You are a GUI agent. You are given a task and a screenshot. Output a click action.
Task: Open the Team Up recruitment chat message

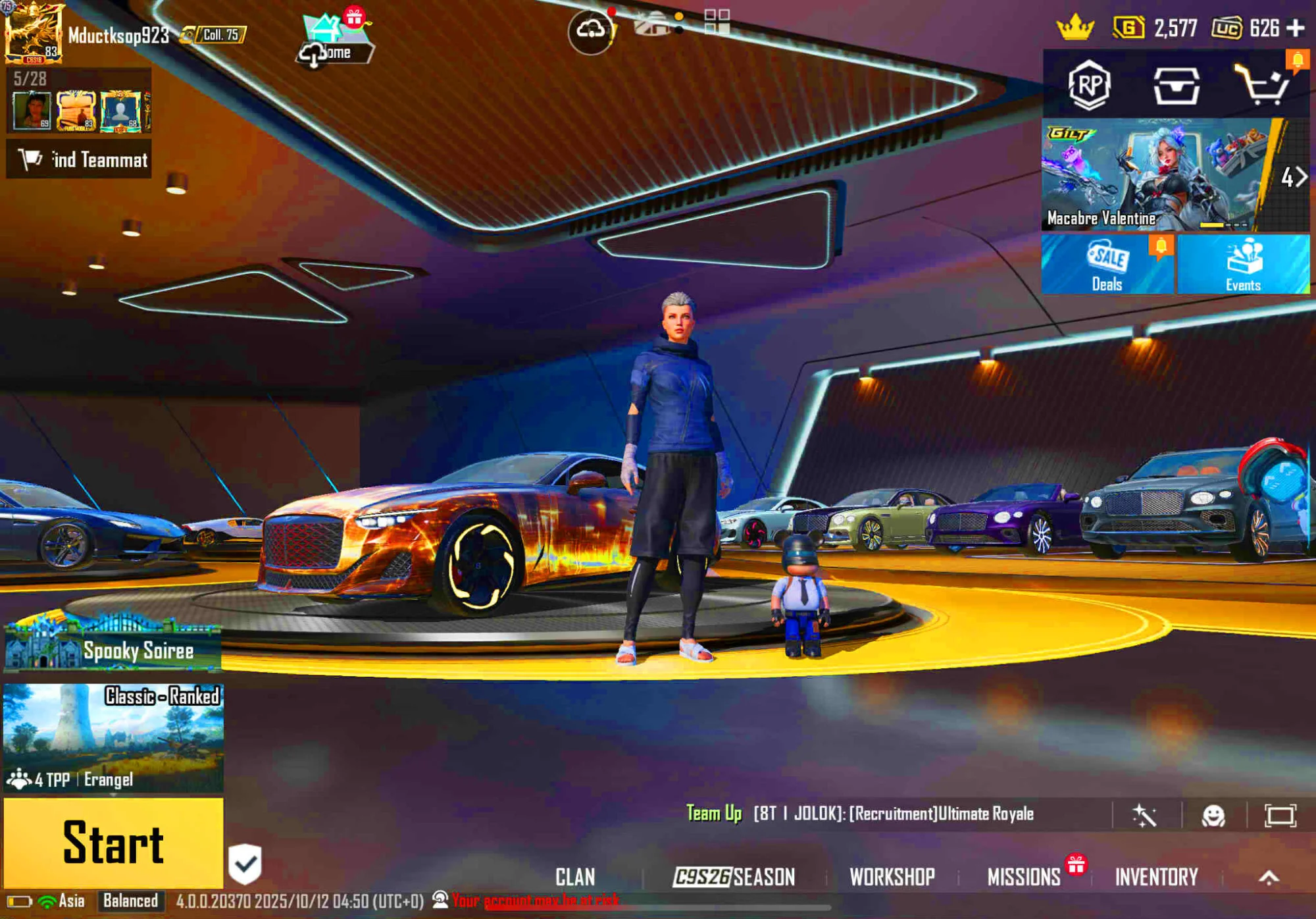tap(861, 814)
